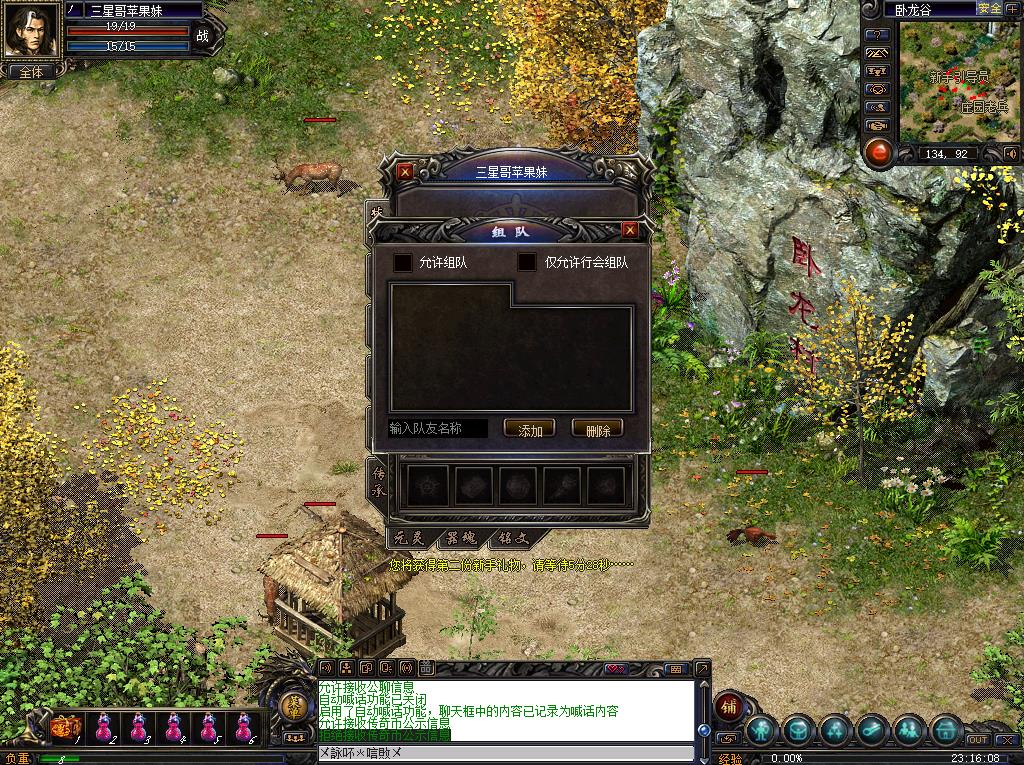This screenshot has width=1024, height=765.
Task: Tick the 允许组队 checkbox
Action: pyautogui.click(x=403, y=263)
